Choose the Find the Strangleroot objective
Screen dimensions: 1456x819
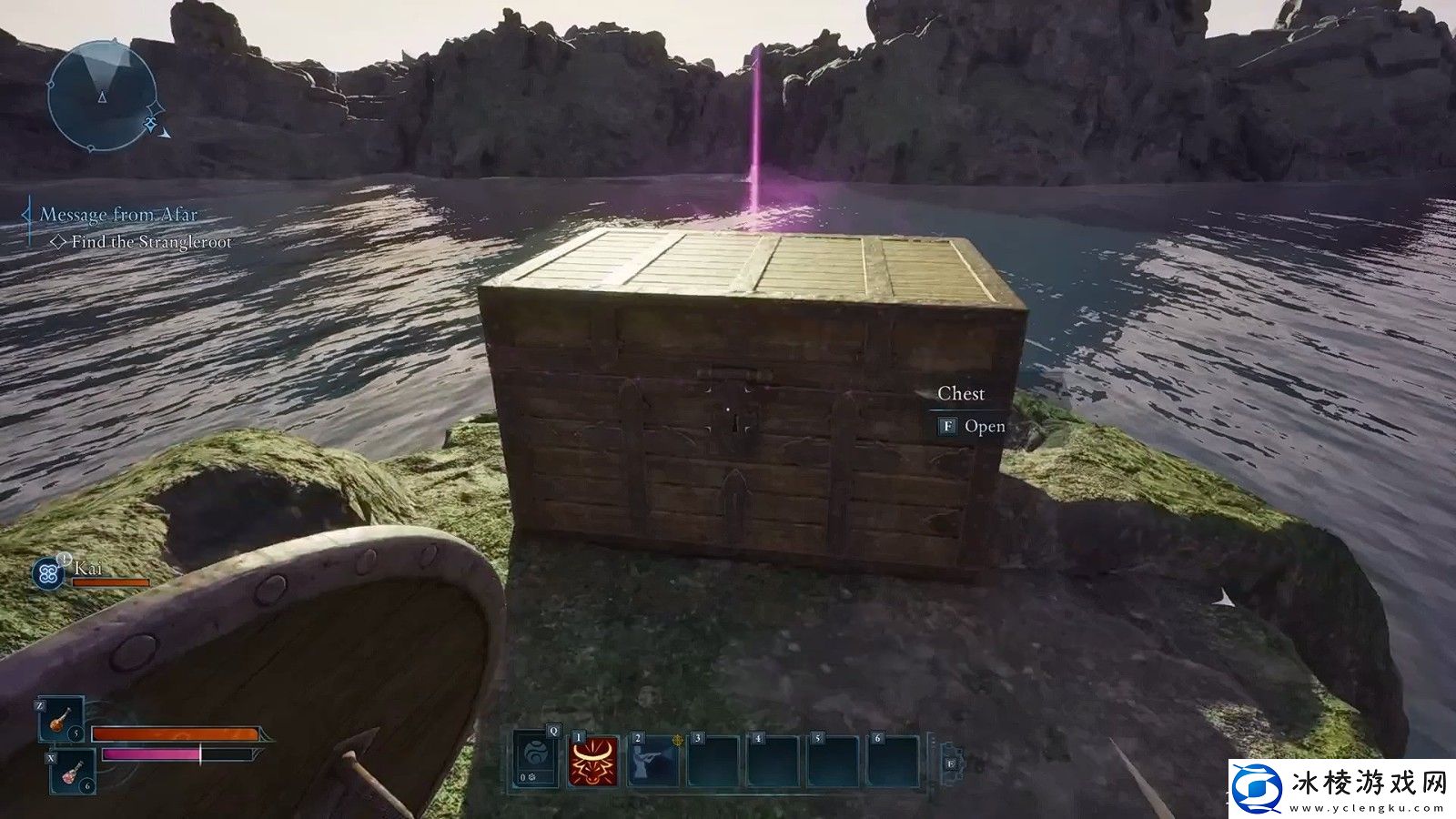[151, 242]
